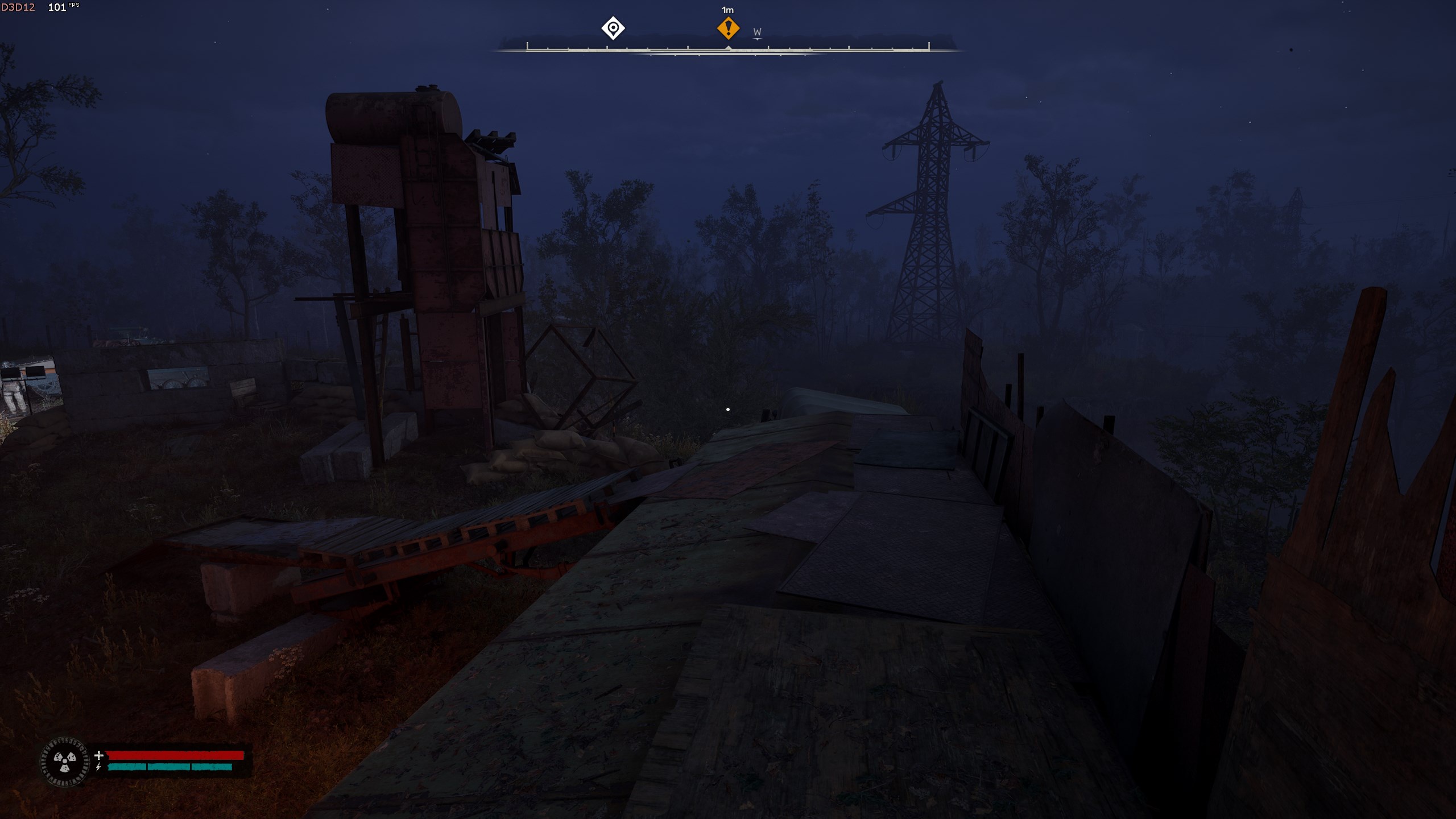This screenshot has height=819, width=1456.
Task: Click the radiation trefoil gauge icon
Action: [65, 762]
